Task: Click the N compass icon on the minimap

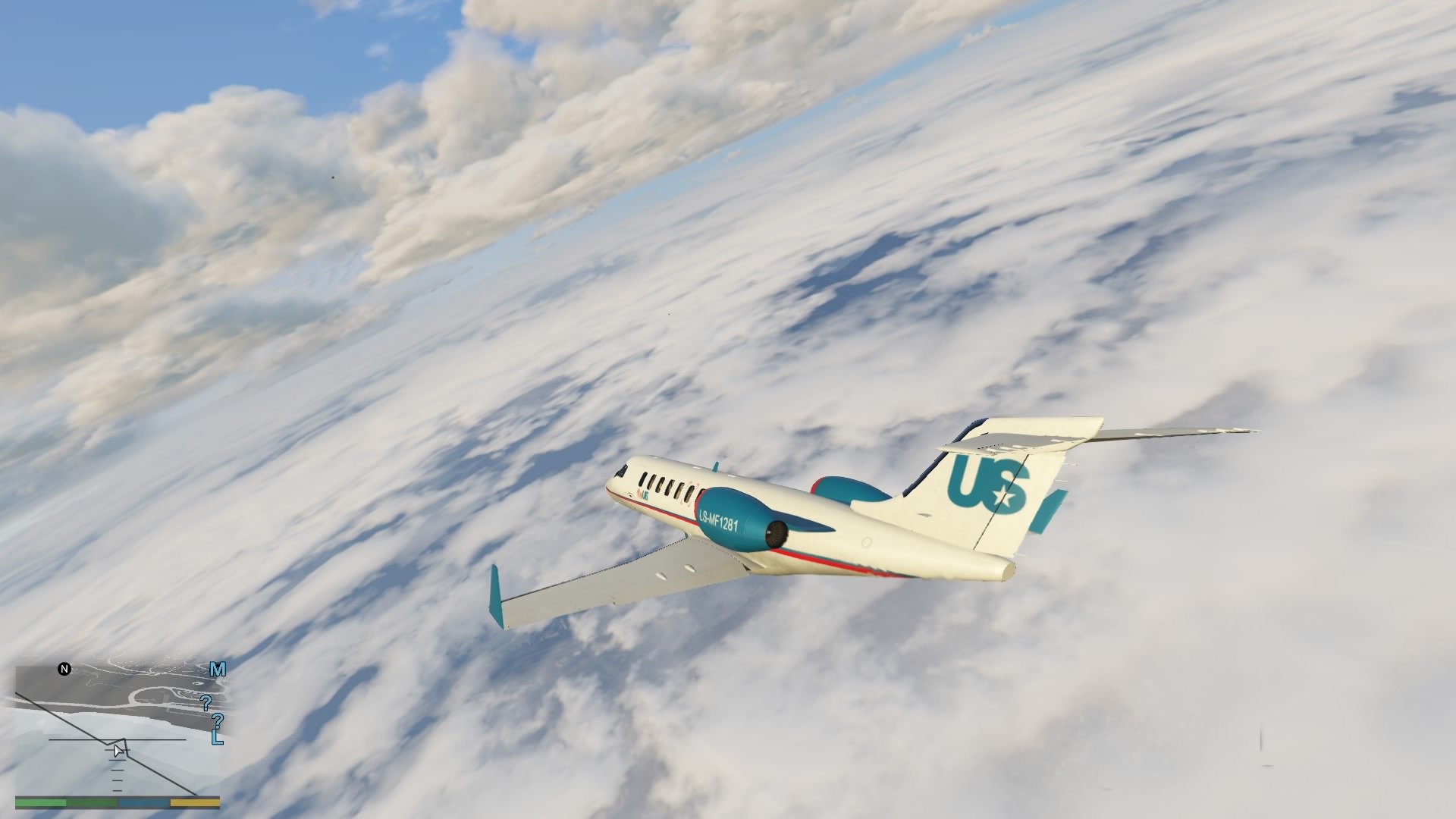Action: pyautogui.click(x=64, y=670)
